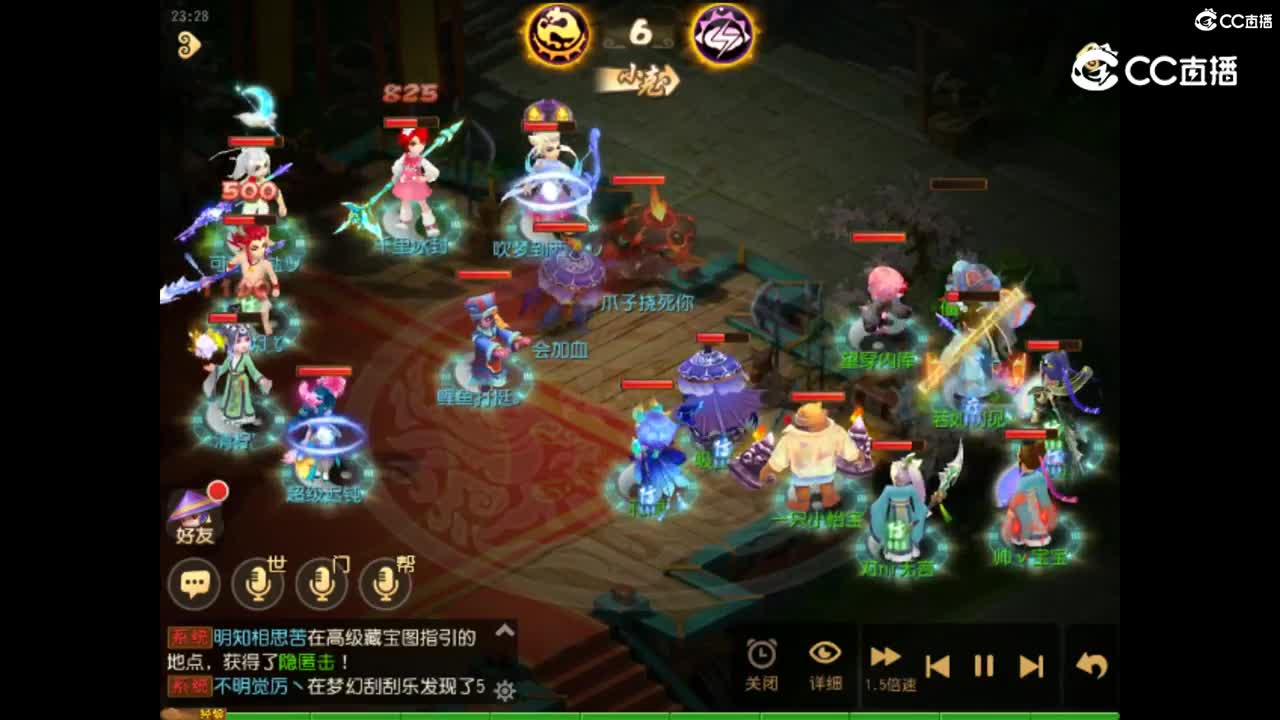Click the gold dragon emblem beside round counter
The height and width of the screenshot is (720, 1280).
click(558, 32)
